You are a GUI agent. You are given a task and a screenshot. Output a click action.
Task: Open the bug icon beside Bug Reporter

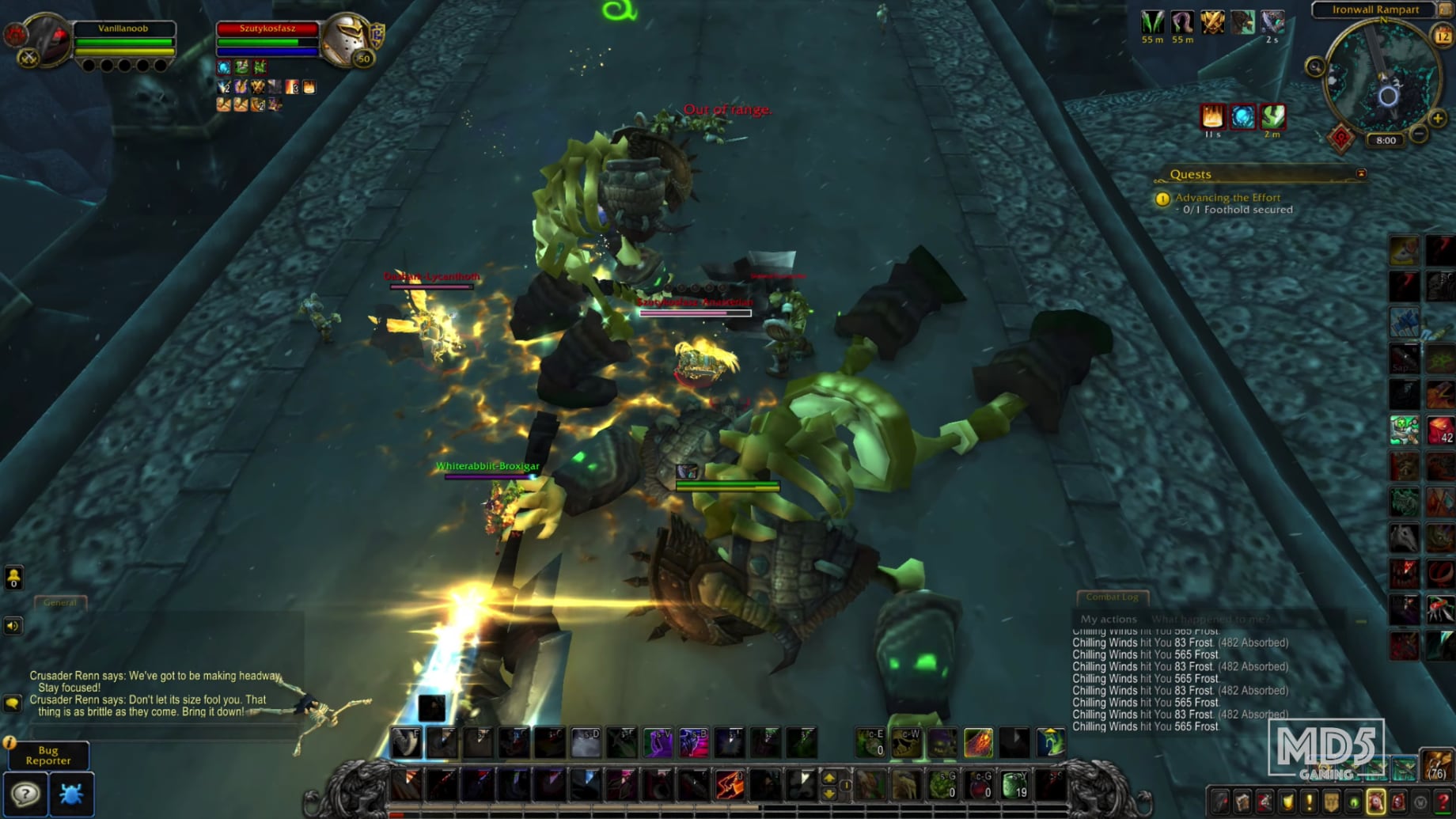coord(73,794)
